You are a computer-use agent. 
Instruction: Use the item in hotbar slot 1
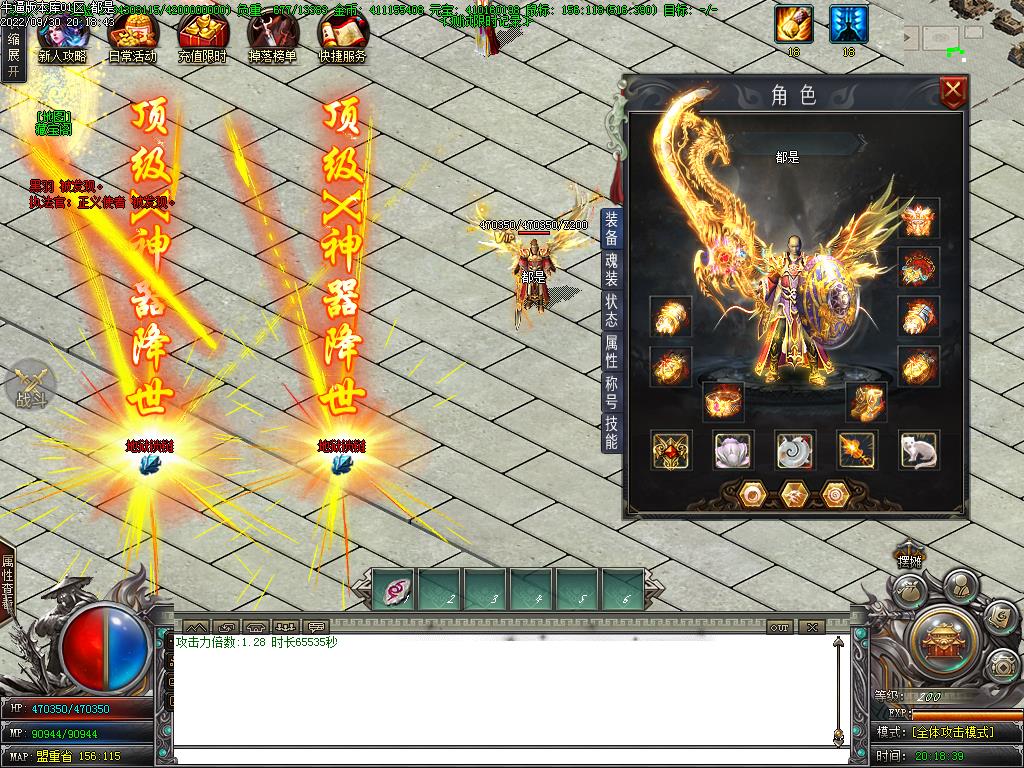tap(394, 589)
